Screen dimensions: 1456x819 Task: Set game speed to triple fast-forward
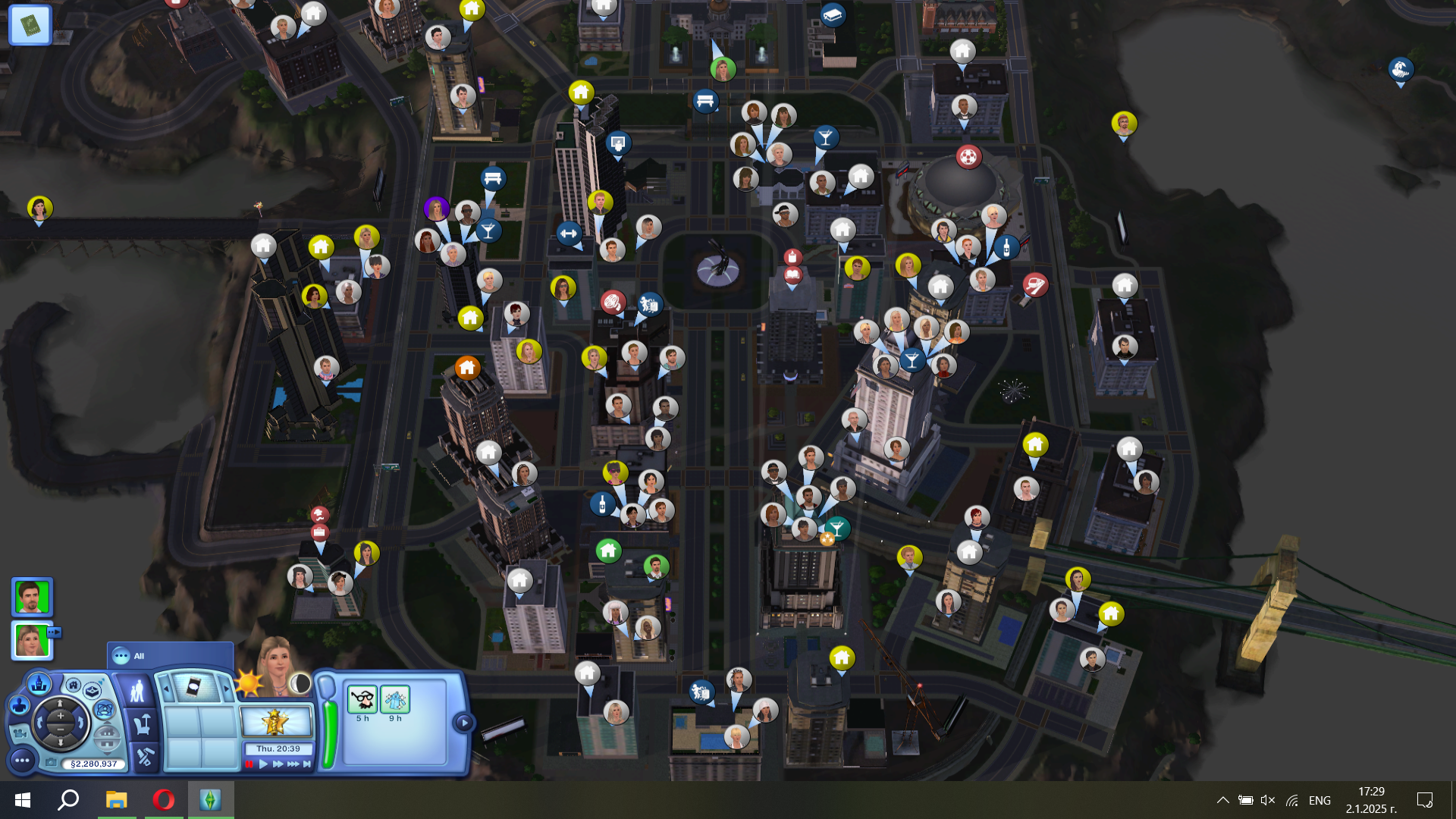pos(293,764)
